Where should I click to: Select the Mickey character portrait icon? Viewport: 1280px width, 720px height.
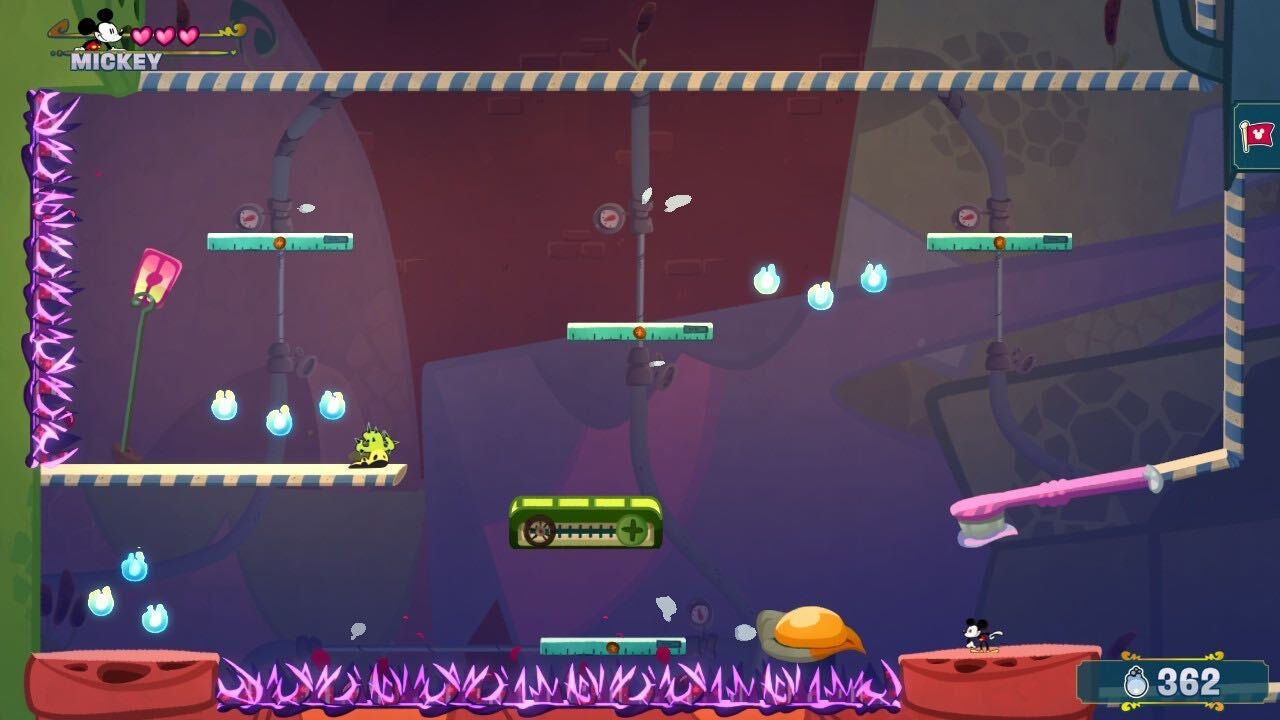(101, 31)
